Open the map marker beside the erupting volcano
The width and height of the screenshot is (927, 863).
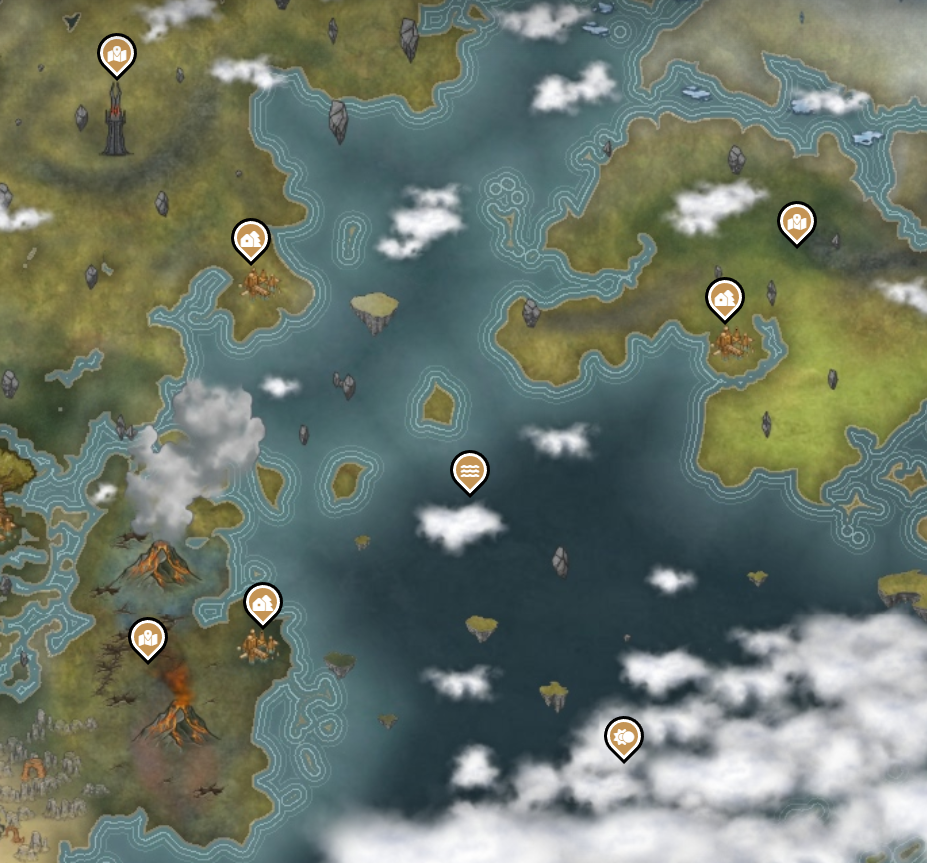(x=148, y=637)
